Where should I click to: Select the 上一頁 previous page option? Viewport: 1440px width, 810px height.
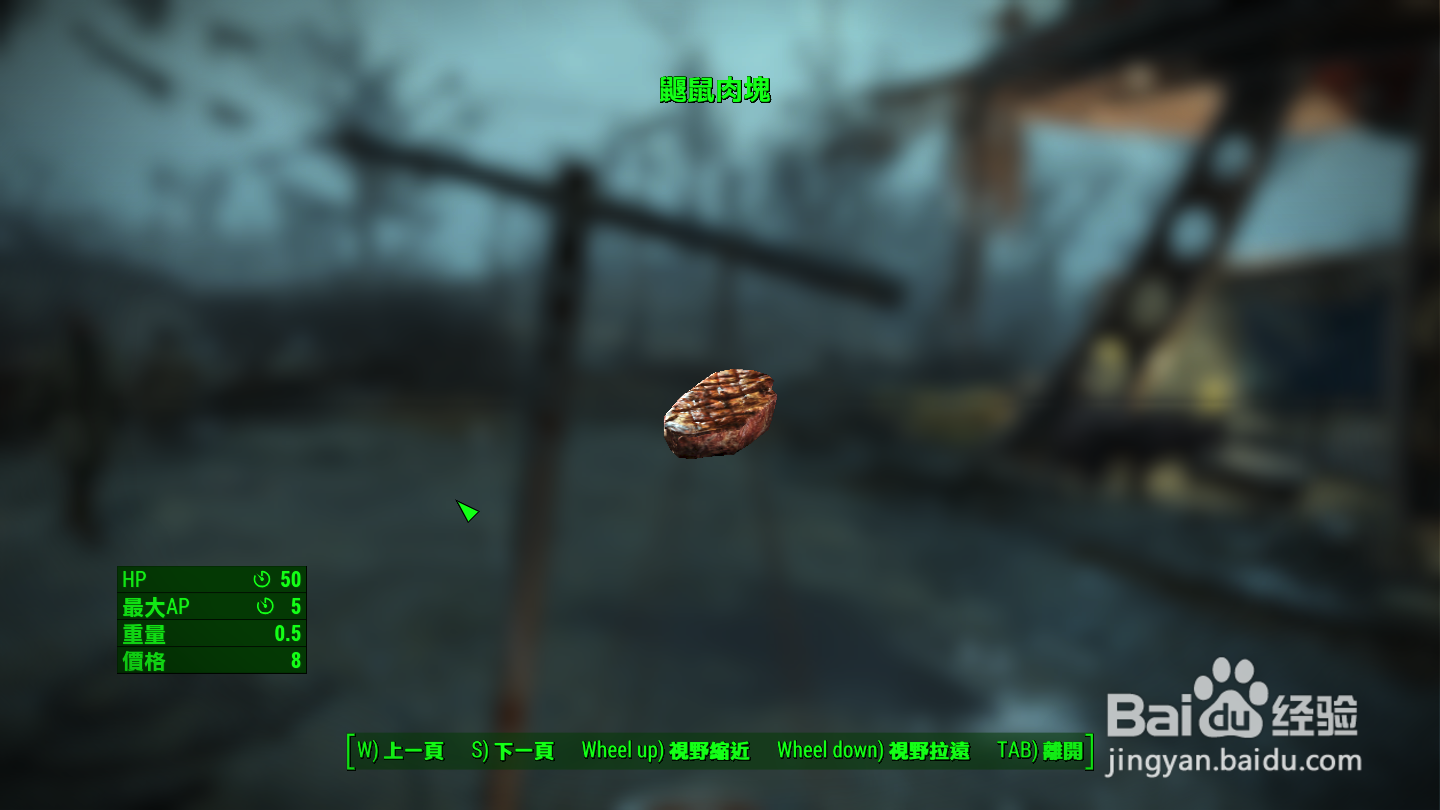point(404,751)
